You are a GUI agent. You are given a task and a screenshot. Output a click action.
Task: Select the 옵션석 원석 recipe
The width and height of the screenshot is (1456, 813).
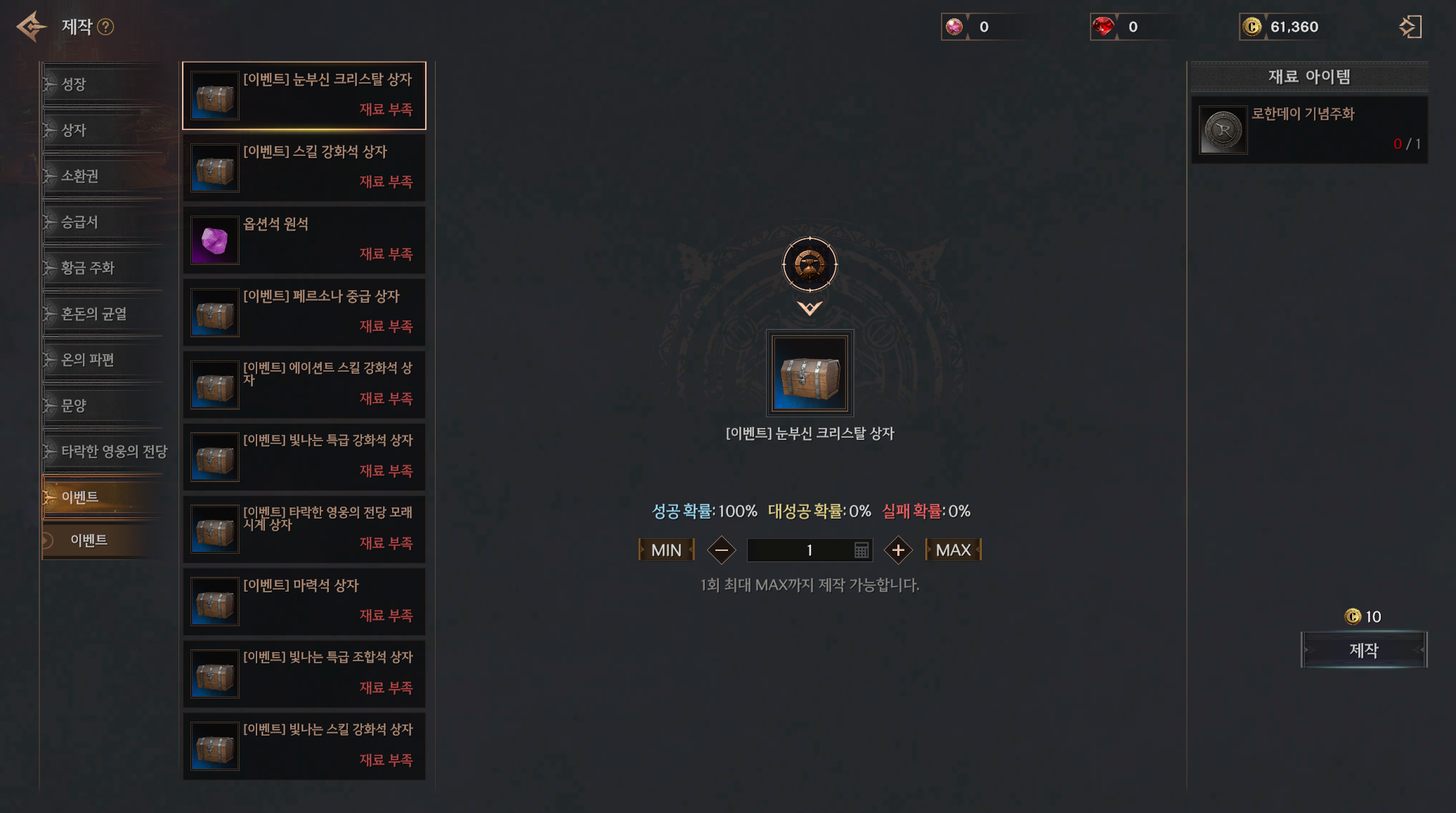304,240
